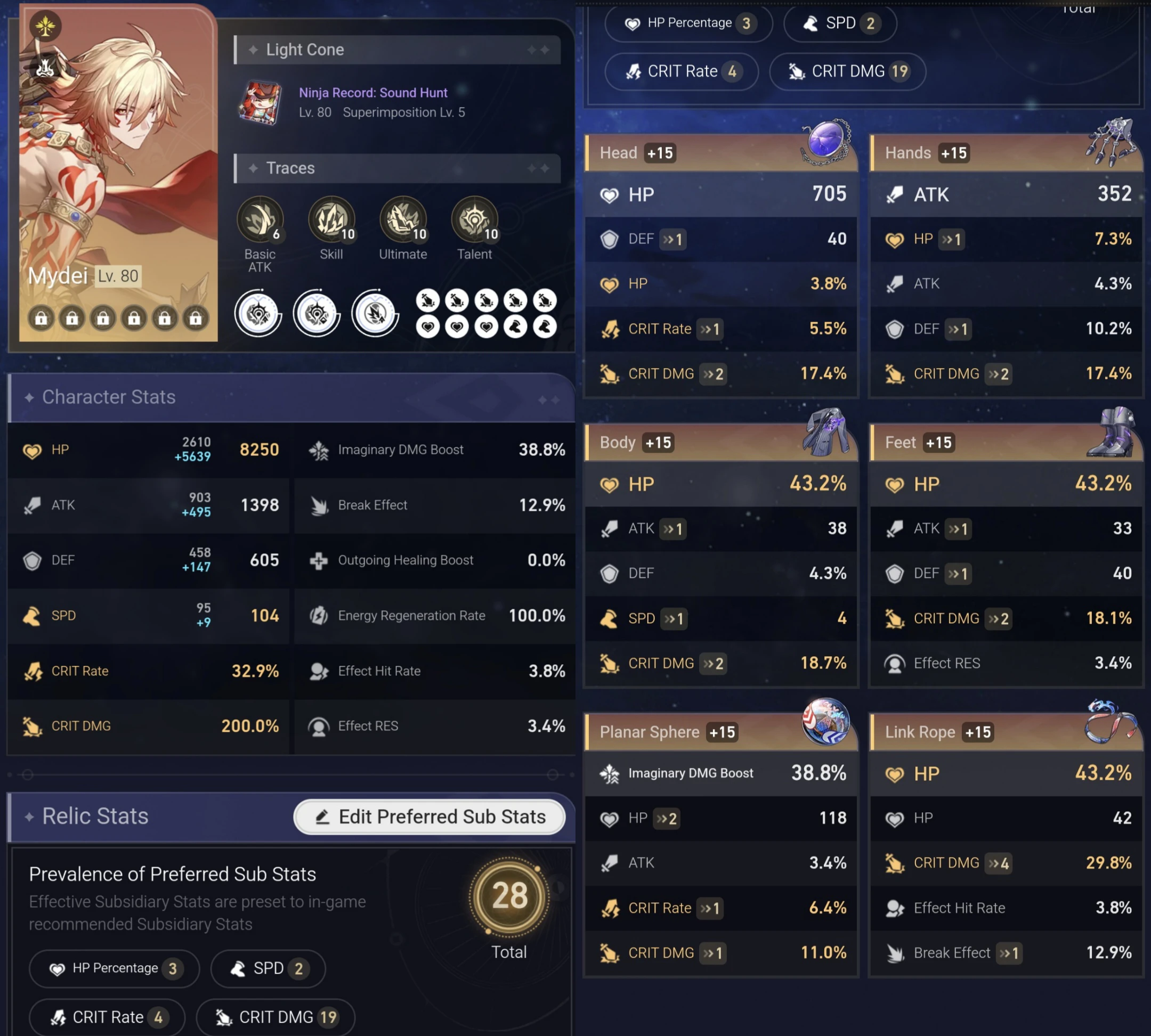1151x1036 pixels.
Task: Click the Mydei character name
Action: 59,276
